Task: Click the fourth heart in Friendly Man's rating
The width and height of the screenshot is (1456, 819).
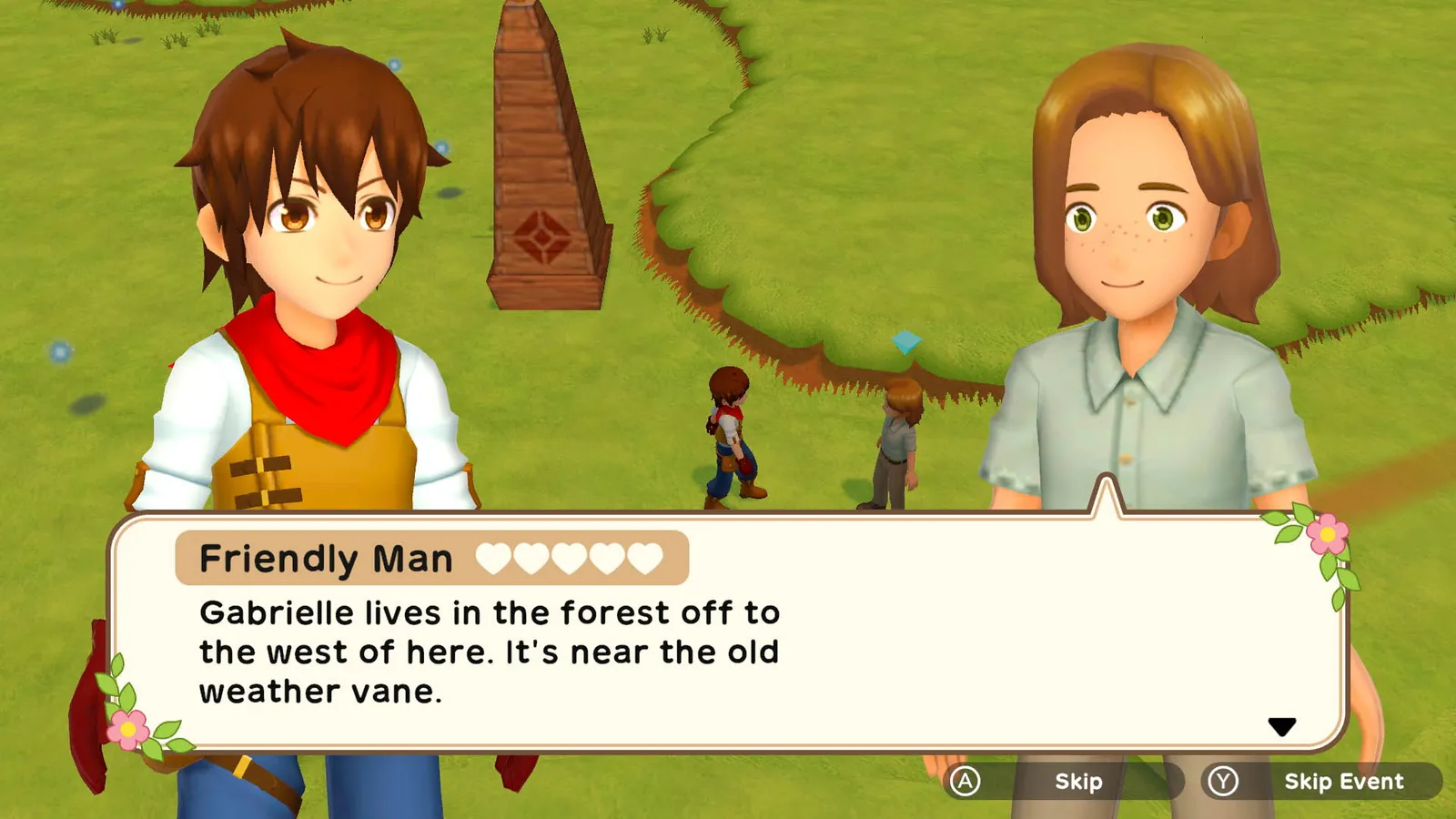Action: pyautogui.click(x=610, y=558)
